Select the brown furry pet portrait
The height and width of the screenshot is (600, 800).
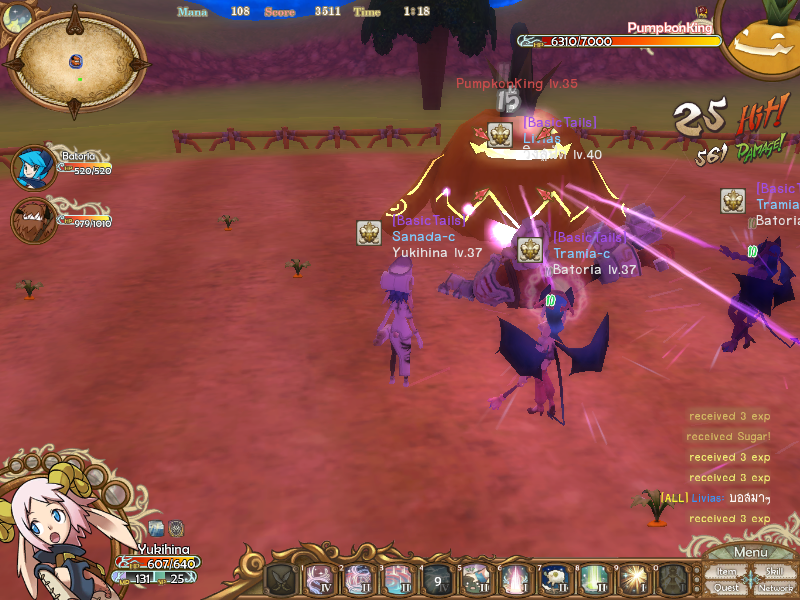(32, 220)
